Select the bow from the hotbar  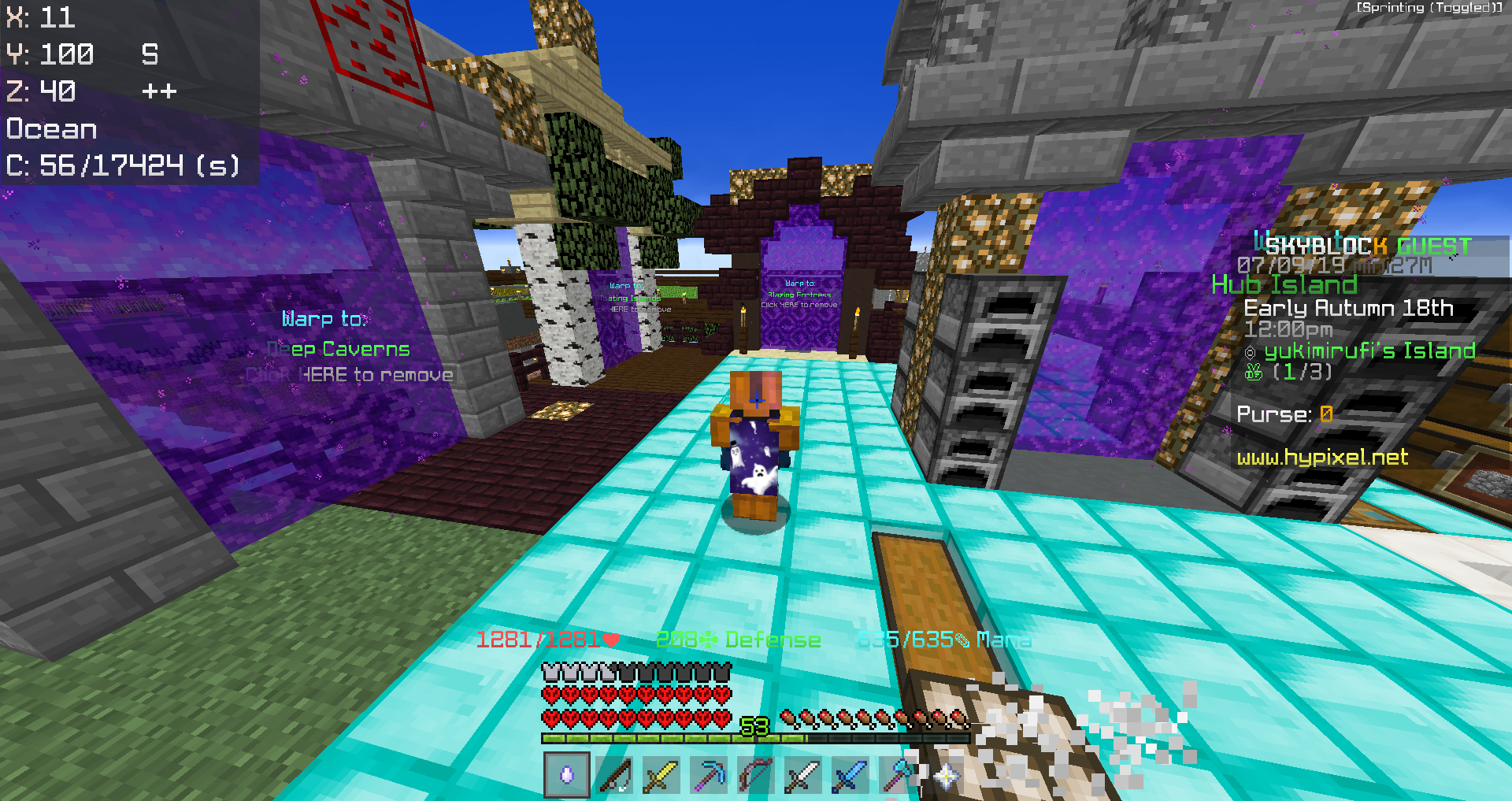[x=755, y=776]
